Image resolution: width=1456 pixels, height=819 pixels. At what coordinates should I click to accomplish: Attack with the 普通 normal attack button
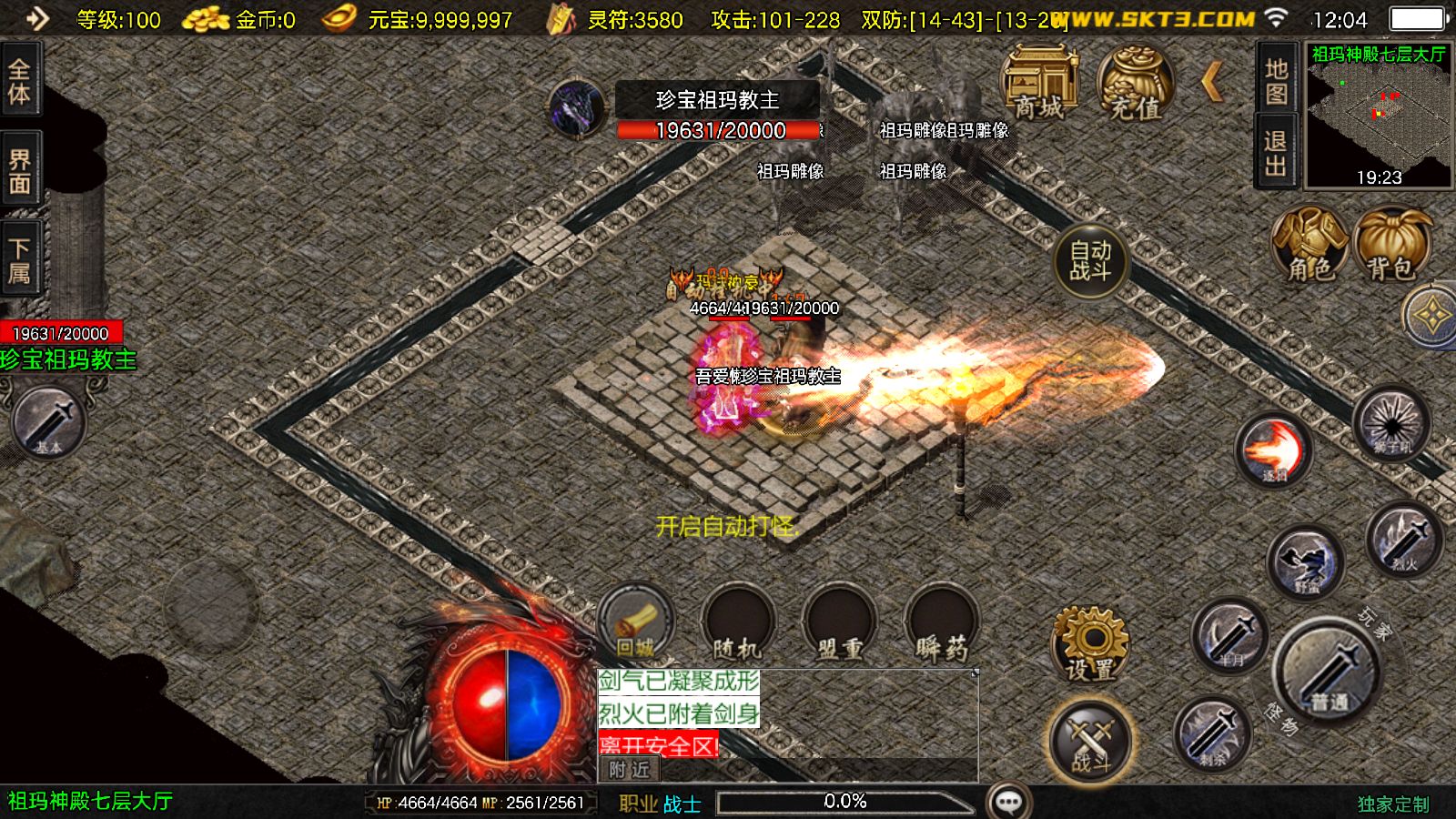[1329, 672]
